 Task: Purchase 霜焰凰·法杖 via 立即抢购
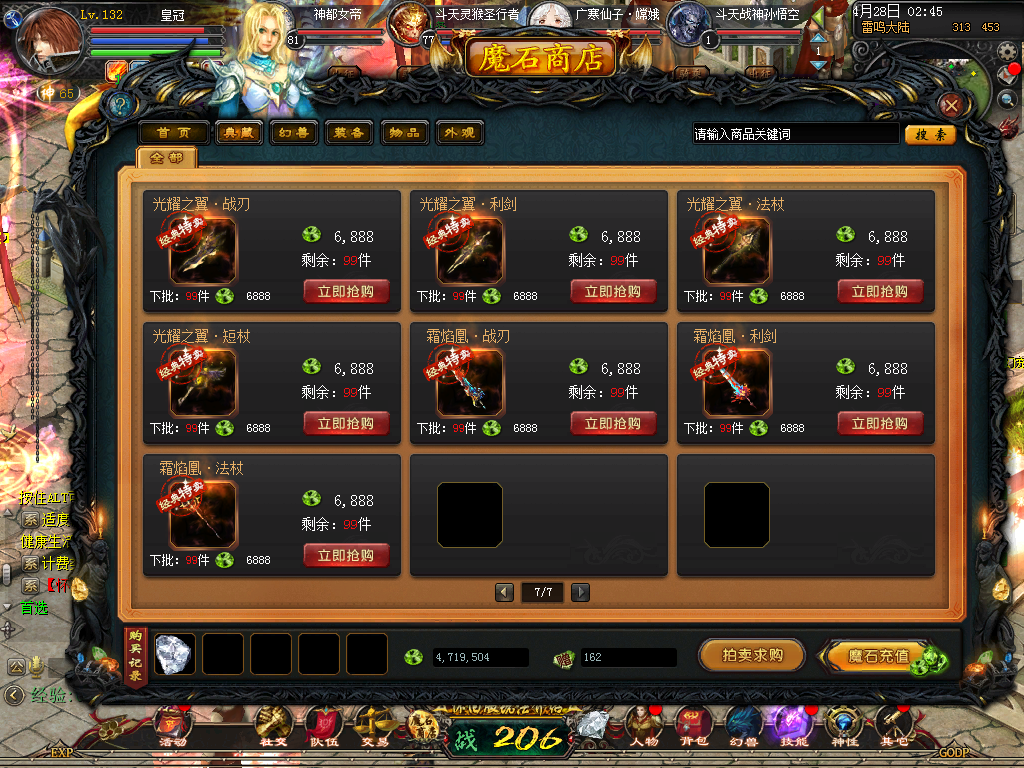pyautogui.click(x=346, y=555)
